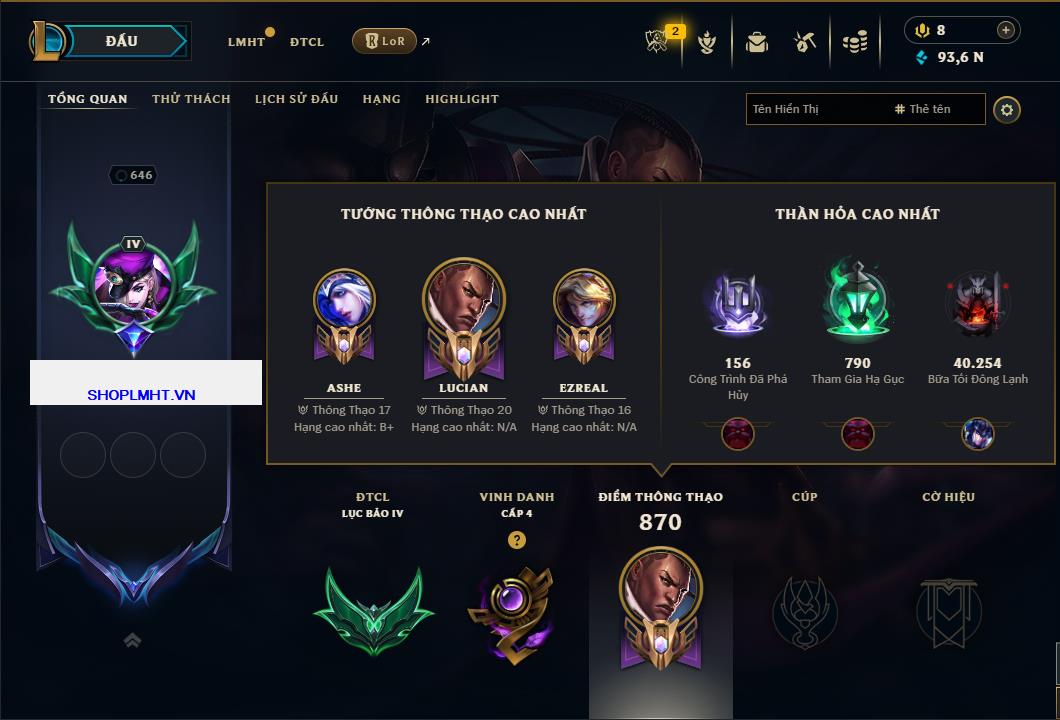Open the LMHT game tab
Image resolution: width=1060 pixels, height=720 pixels.
(x=246, y=42)
